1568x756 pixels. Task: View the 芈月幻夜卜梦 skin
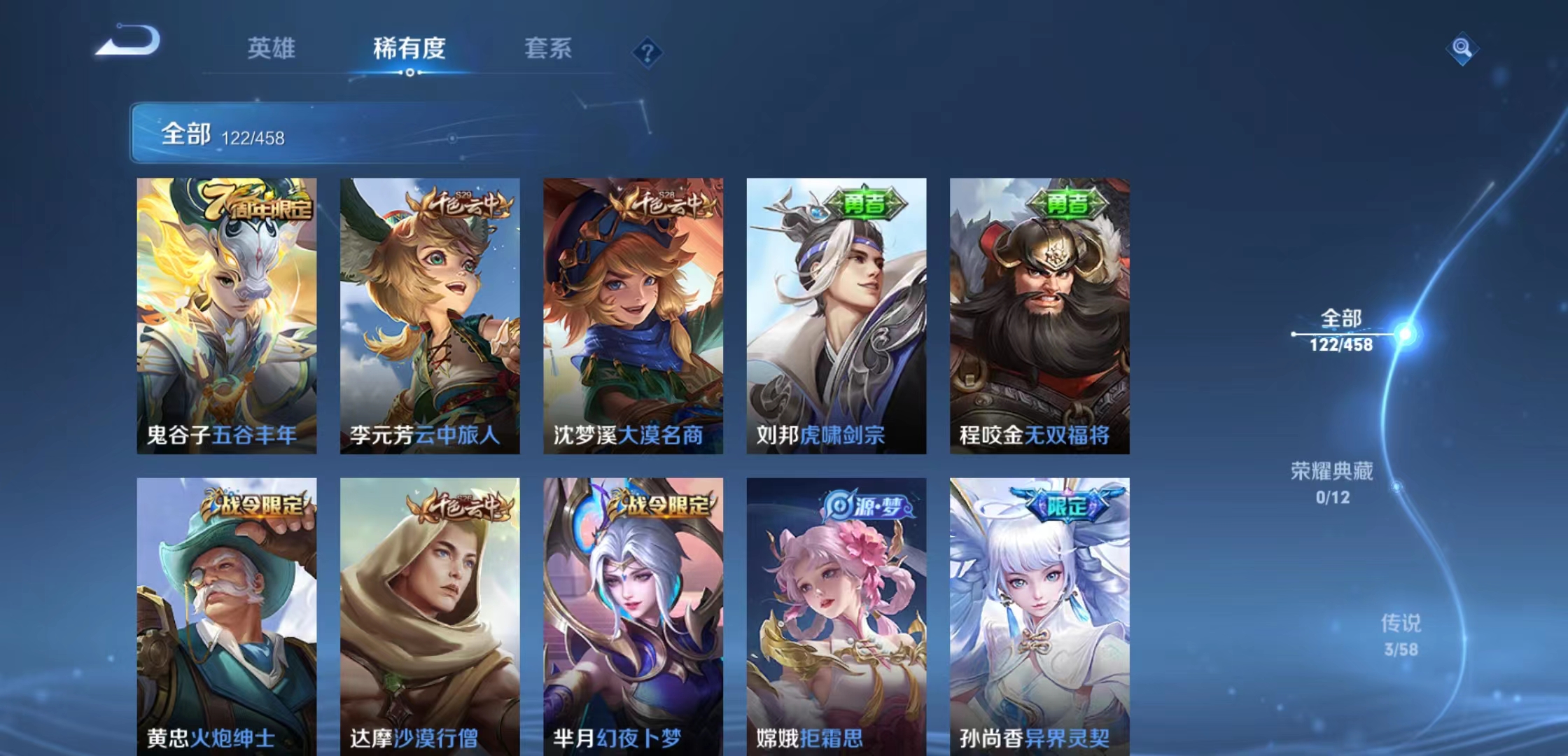[x=632, y=609]
